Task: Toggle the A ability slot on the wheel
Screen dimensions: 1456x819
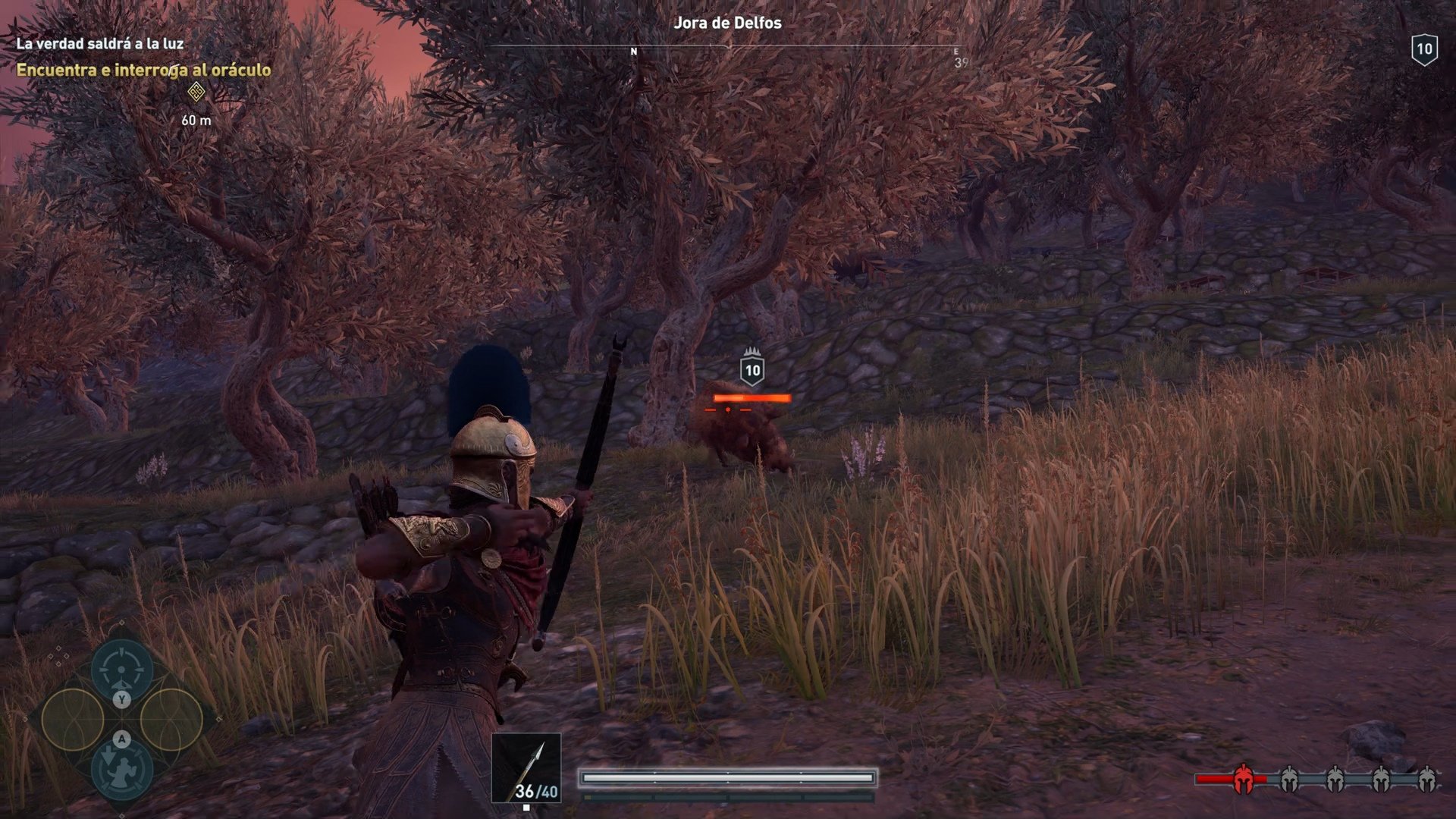Action: pos(121,738)
